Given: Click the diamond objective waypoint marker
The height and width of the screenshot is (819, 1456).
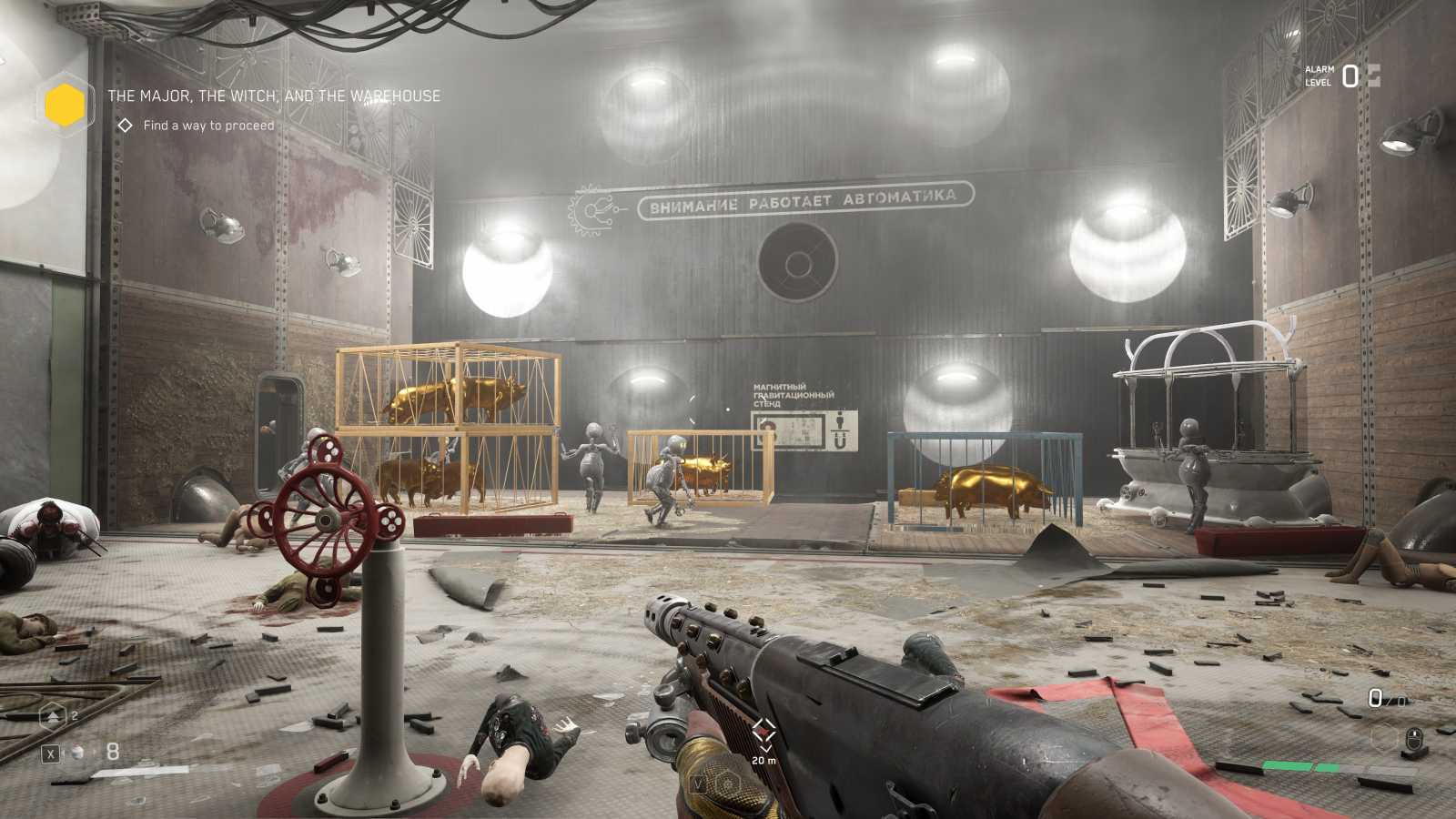Looking at the screenshot, I should click(x=763, y=731).
